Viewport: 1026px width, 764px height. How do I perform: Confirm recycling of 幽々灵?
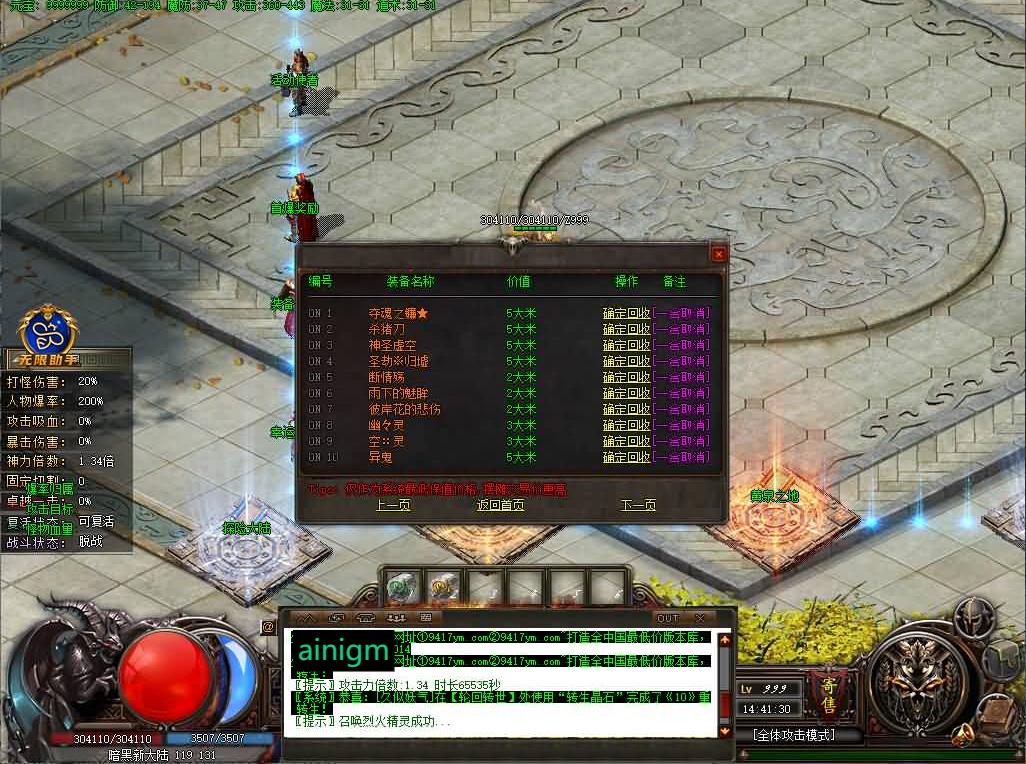626,425
